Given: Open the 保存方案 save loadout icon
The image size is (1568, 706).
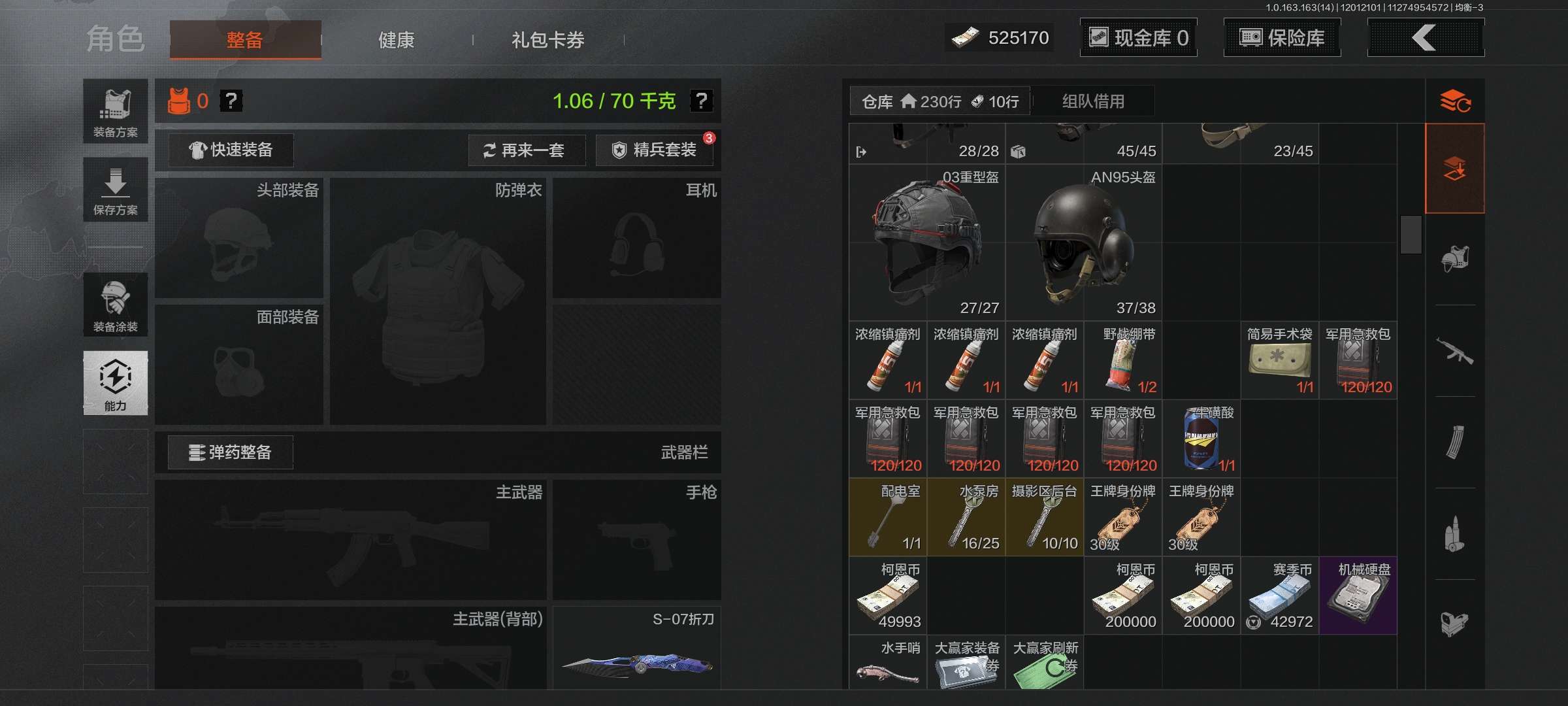Looking at the screenshot, I should (x=115, y=189).
